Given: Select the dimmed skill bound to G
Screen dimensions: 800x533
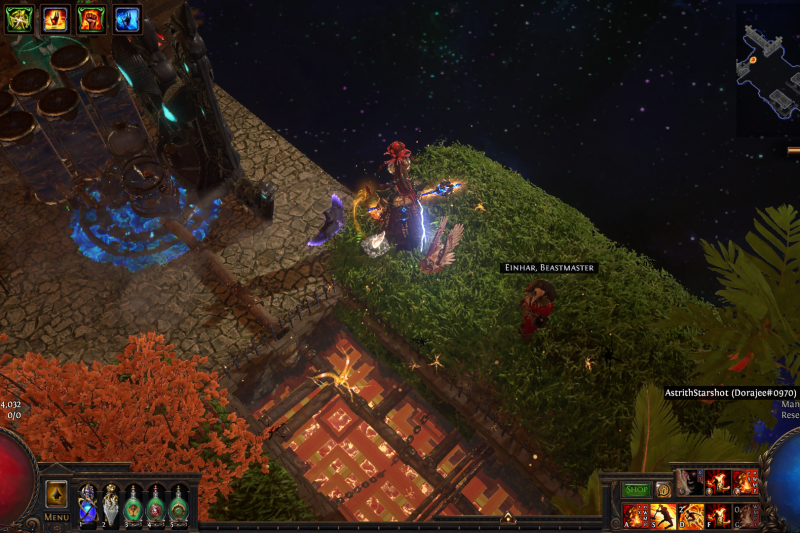Looking at the screenshot, I should tap(746, 515).
